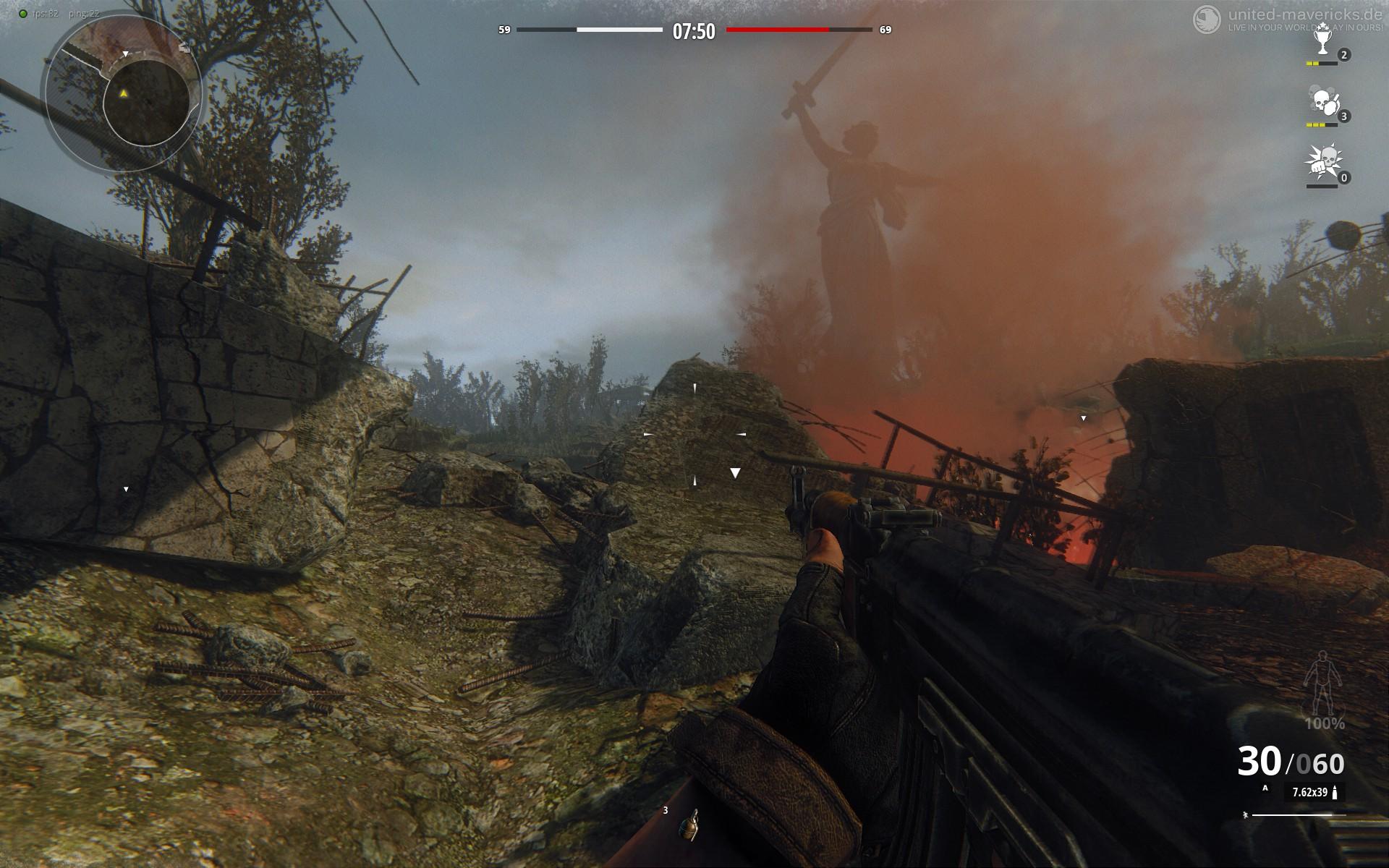The width and height of the screenshot is (1389, 868).
Task: Choose the grenade slot icon
Action: (x=689, y=825)
